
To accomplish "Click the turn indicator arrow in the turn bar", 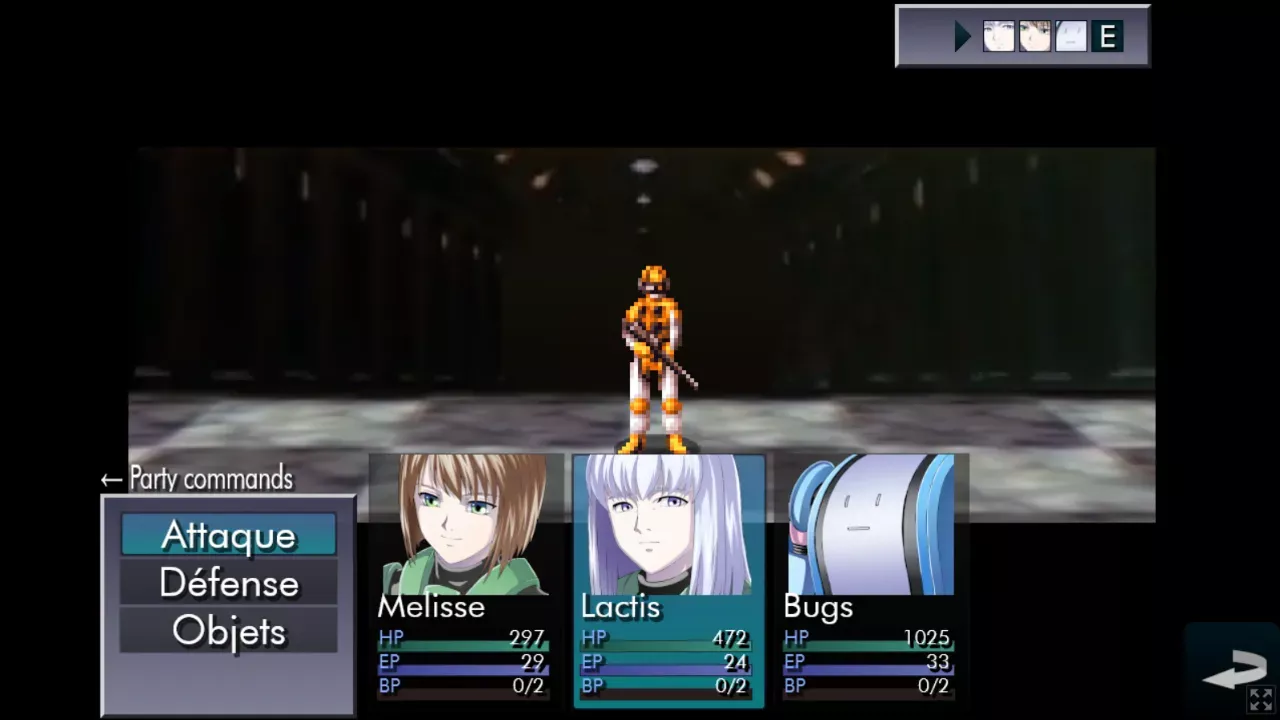I will 961,37.
